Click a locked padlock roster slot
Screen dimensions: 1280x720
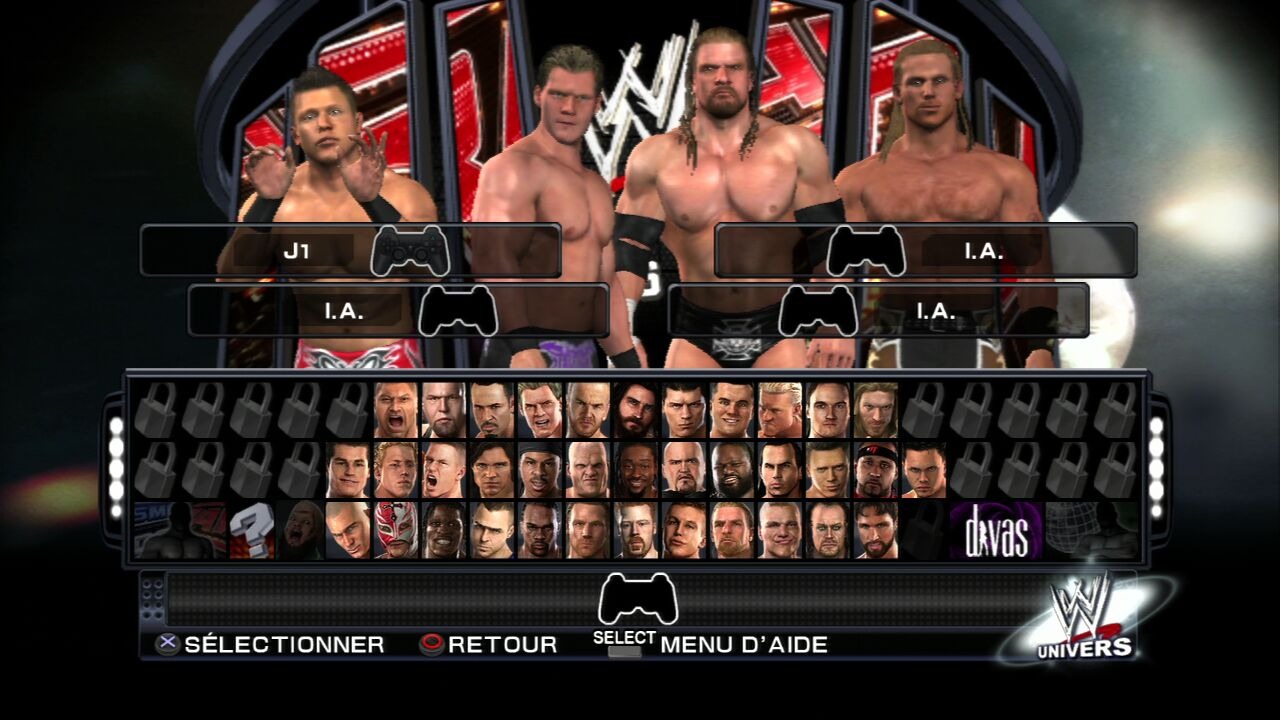(x=180, y=407)
